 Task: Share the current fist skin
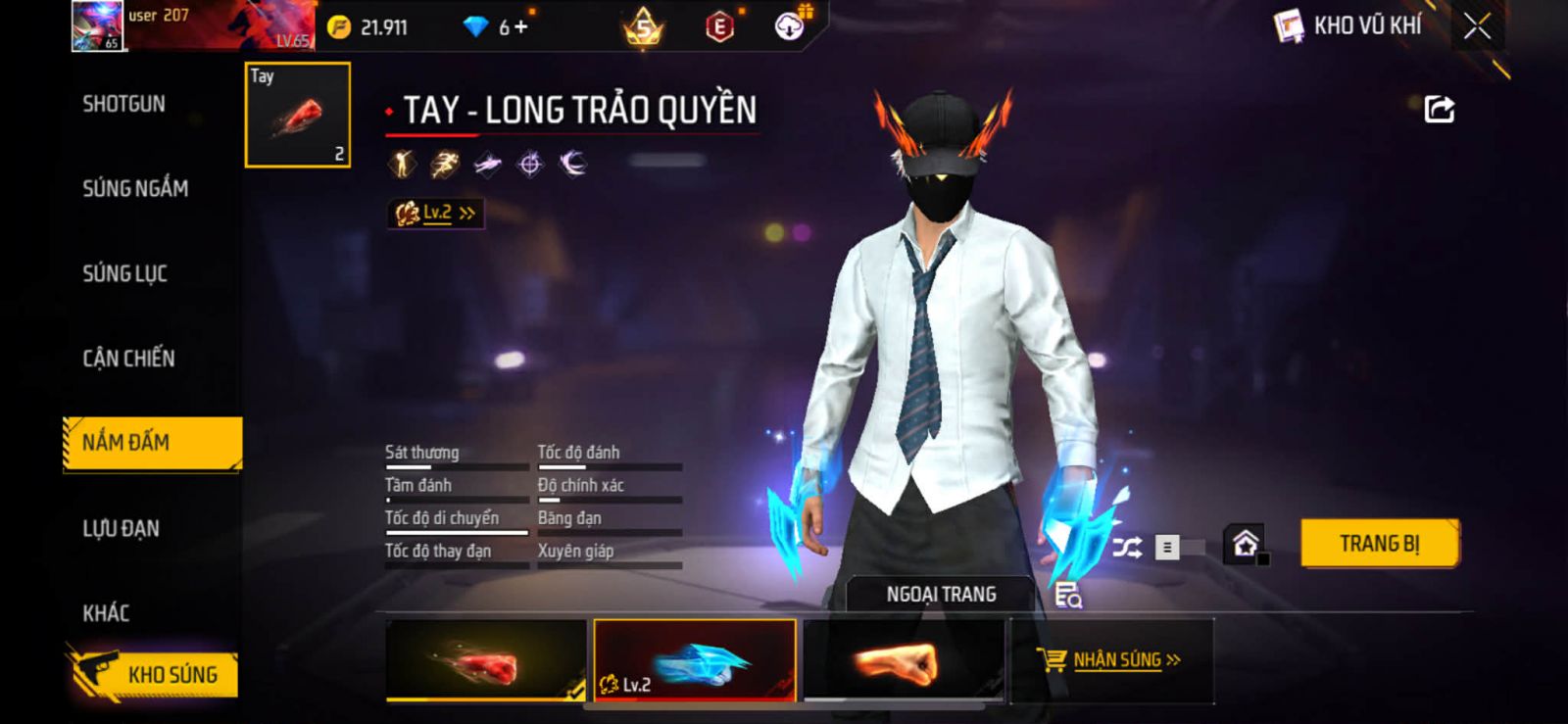pos(1439,109)
